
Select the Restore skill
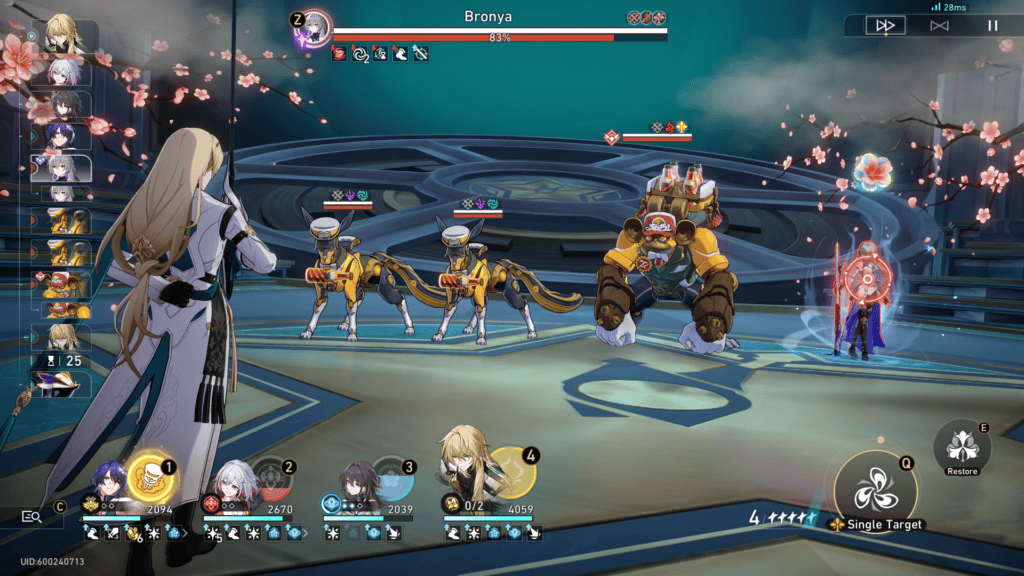pos(962,447)
